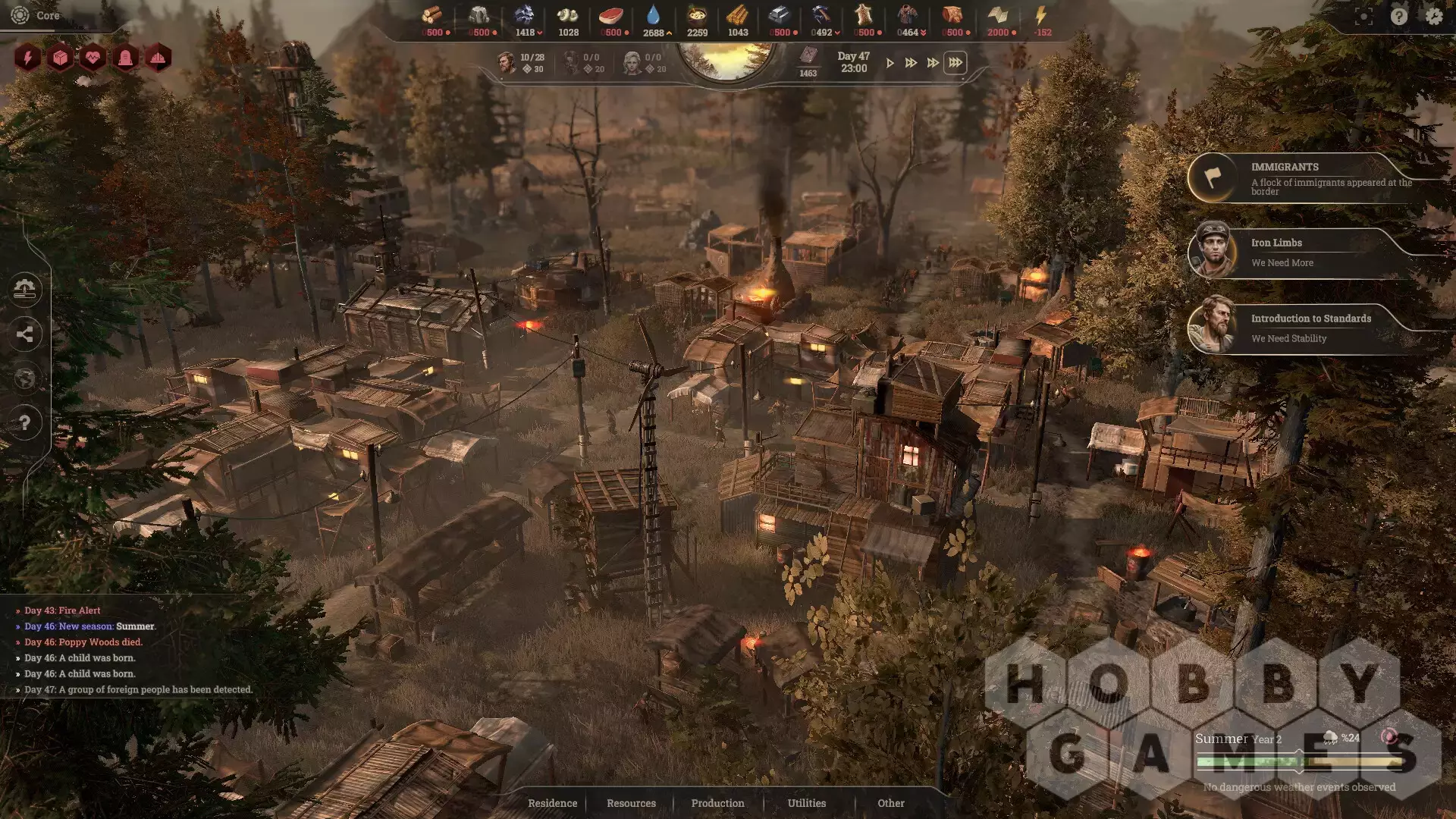The image size is (1456, 819).
Task: Show the red tombstone deaths alert
Action: tap(125, 58)
